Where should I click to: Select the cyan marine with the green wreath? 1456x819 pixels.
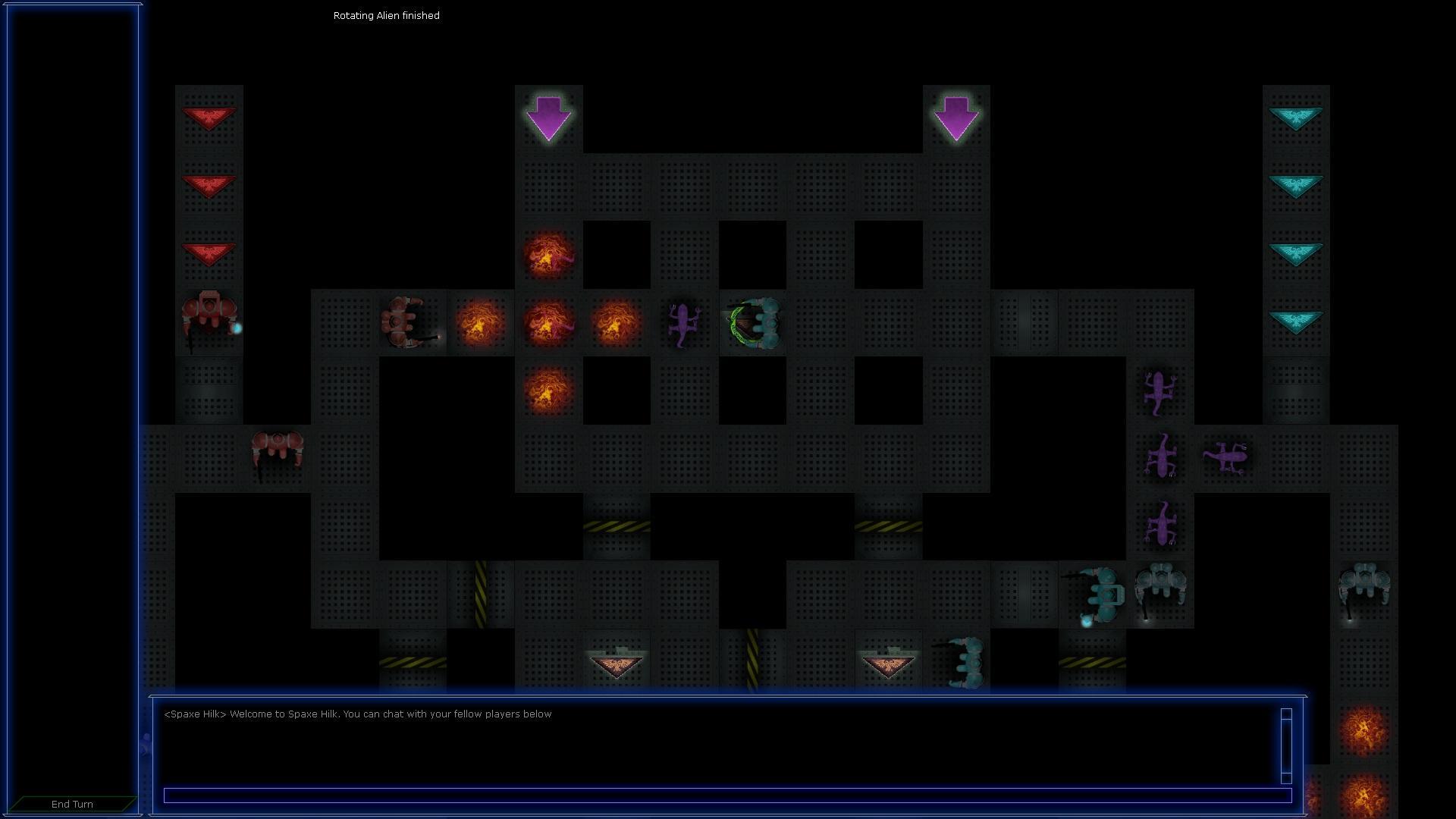pos(756,322)
